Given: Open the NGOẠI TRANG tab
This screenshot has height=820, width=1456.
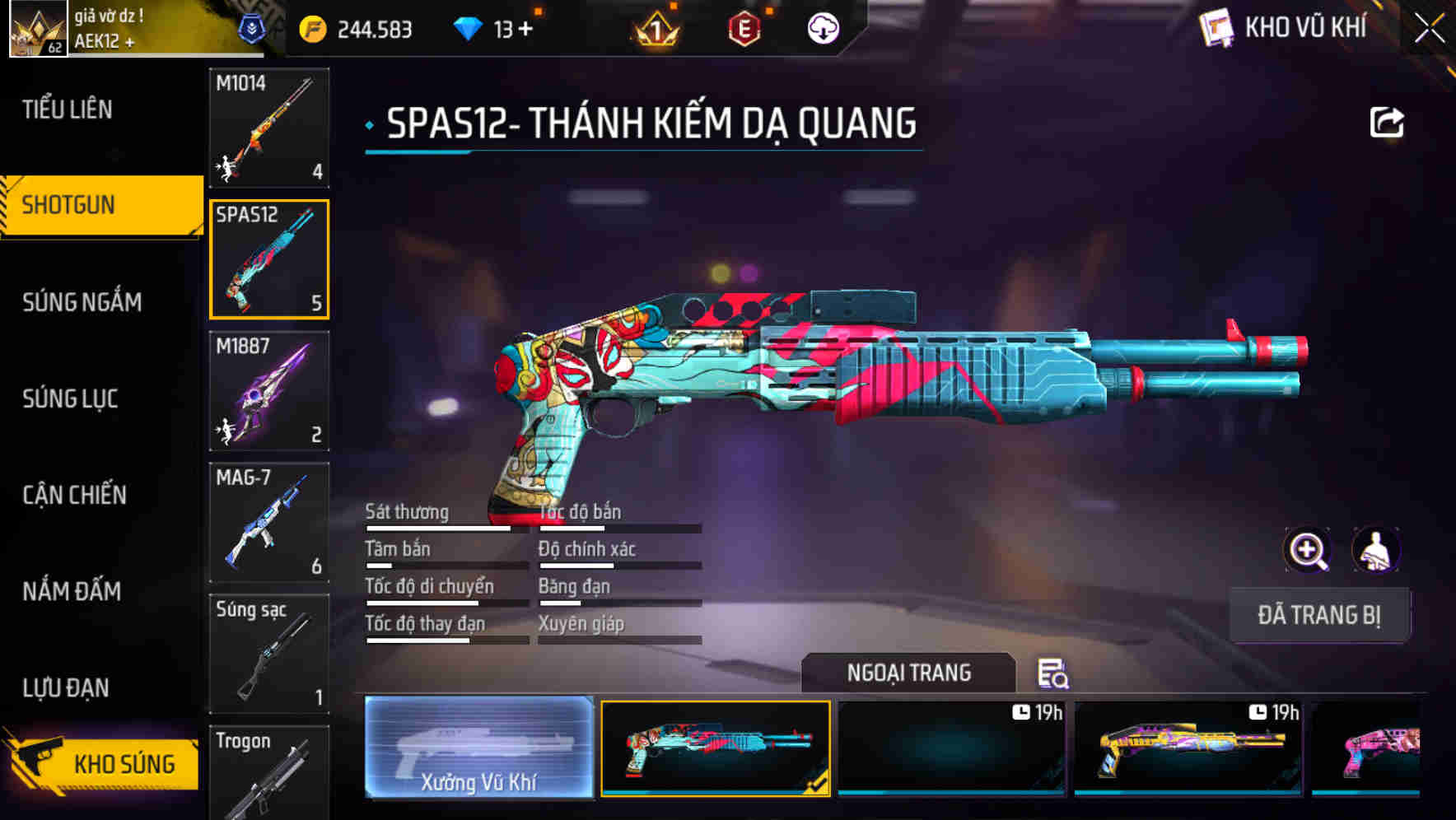Looking at the screenshot, I should (x=909, y=672).
